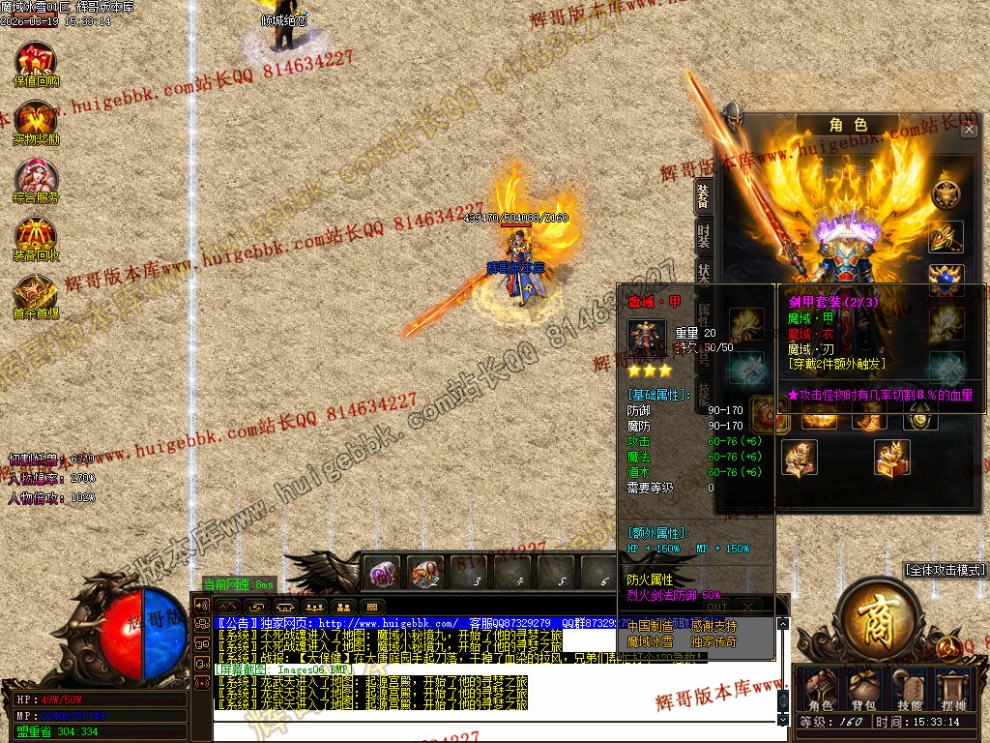
Task: Click the weapon slot in character panel
Action: click(x=947, y=237)
